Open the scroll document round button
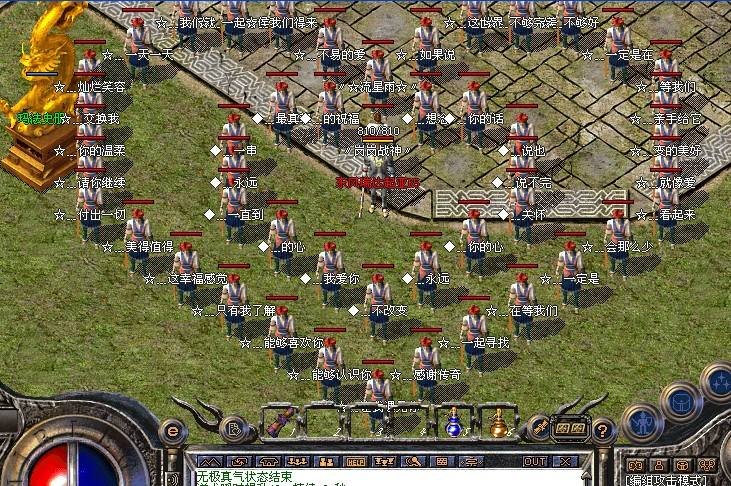The width and height of the screenshot is (731, 486). [x=235, y=431]
